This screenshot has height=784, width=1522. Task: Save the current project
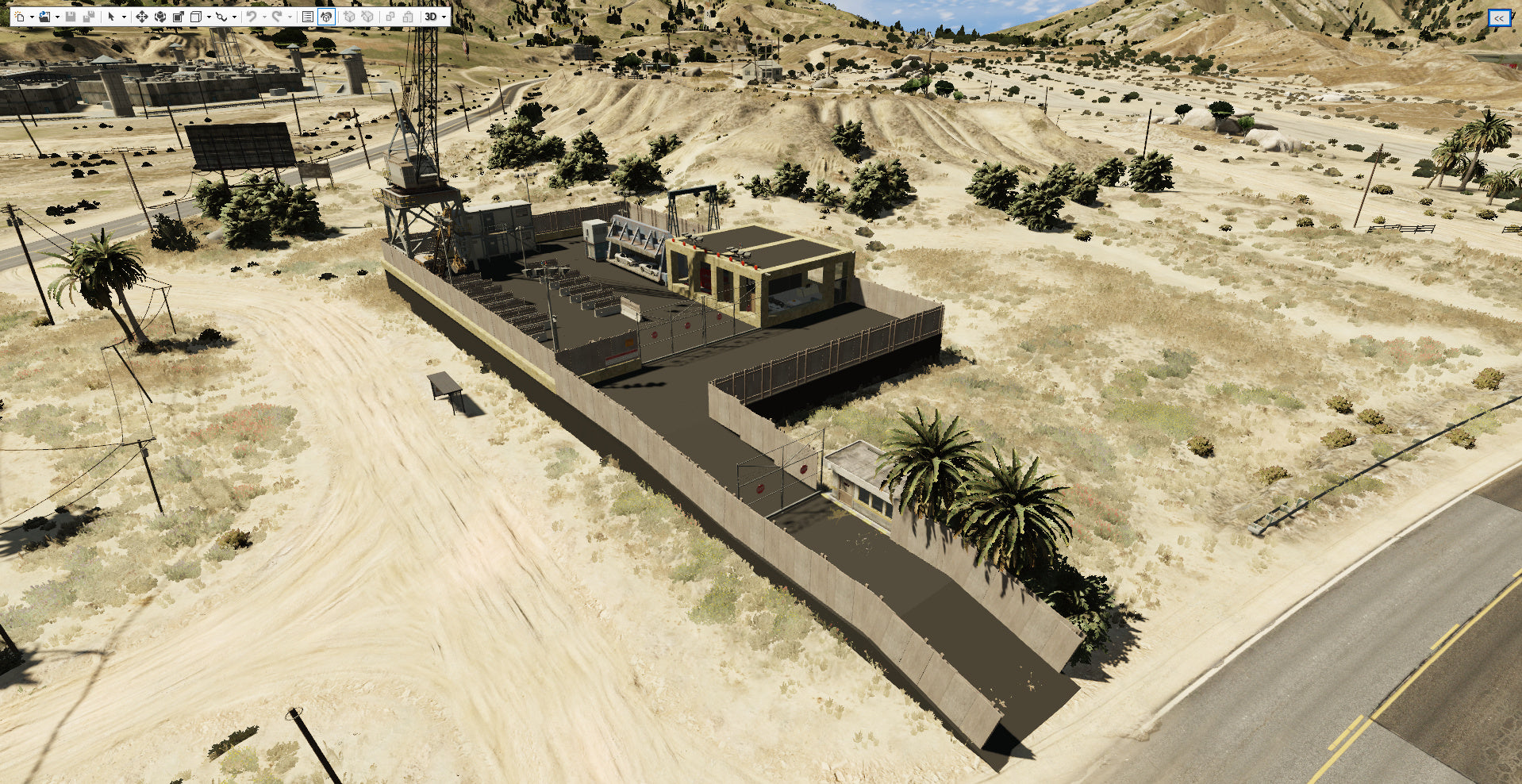coord(70,16)
